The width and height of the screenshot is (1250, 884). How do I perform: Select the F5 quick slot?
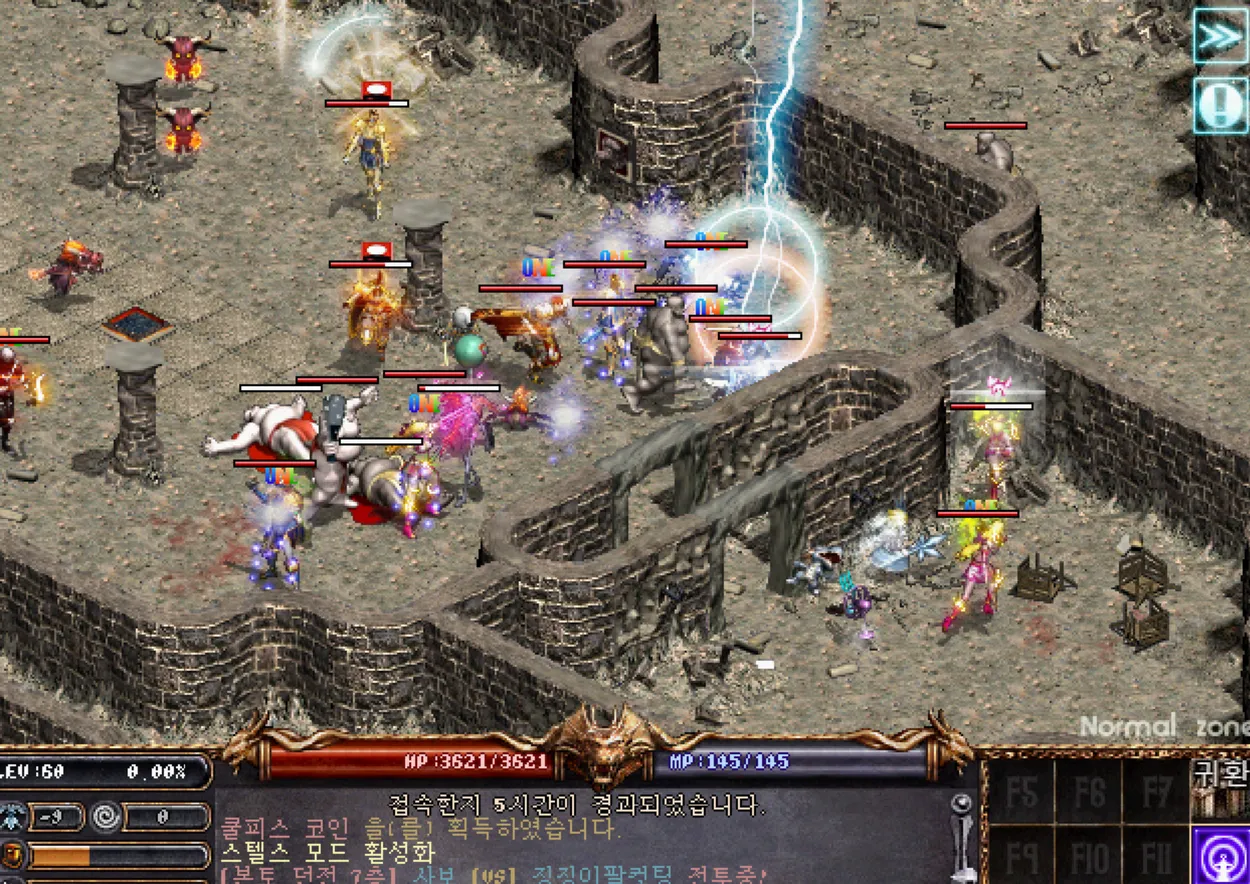[1021, 792]
